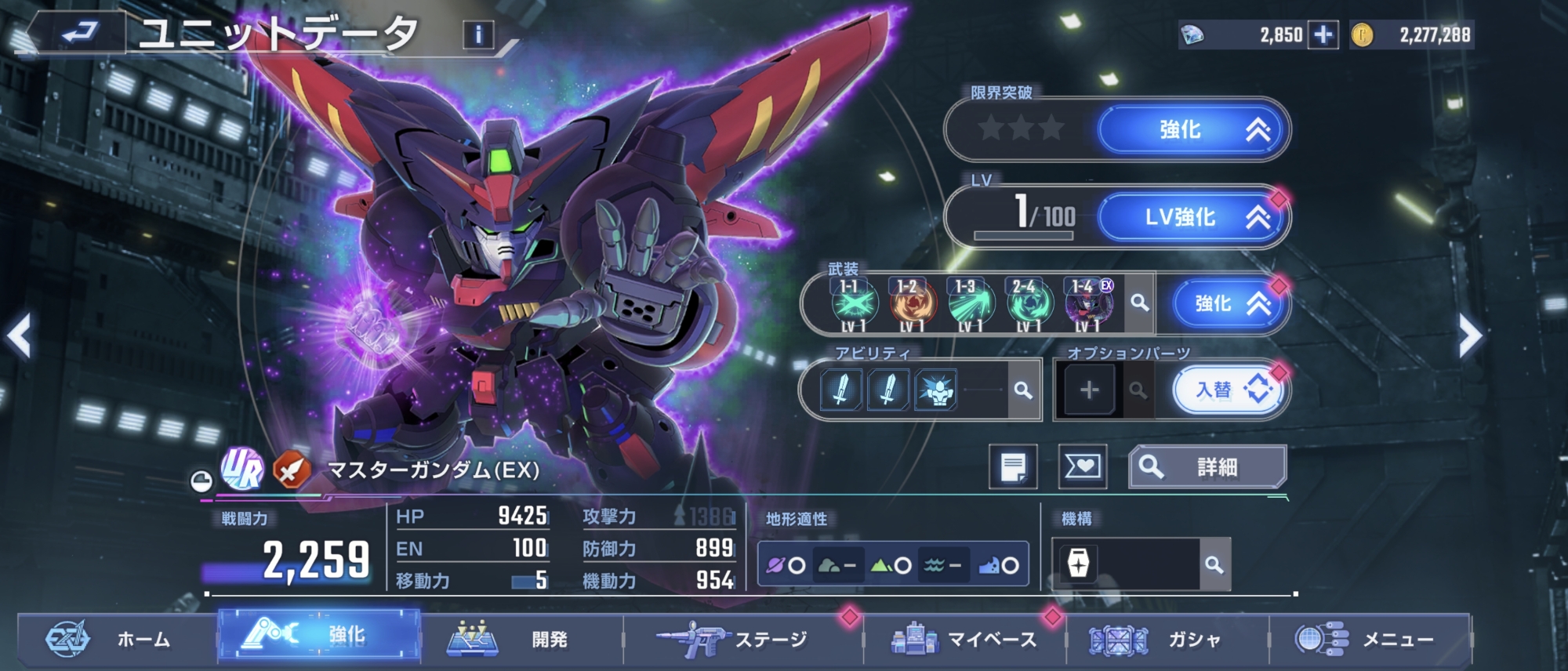
Task: Go back using the return arrow
Action: pyautogui.click(x=80, y=33)
